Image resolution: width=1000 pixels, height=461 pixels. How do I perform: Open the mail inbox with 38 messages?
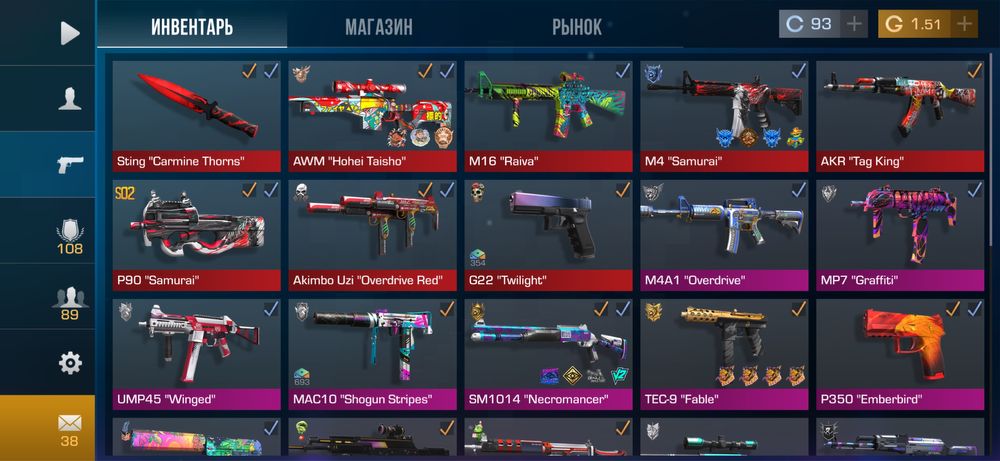pyautogui.click(x=69, y=428)
